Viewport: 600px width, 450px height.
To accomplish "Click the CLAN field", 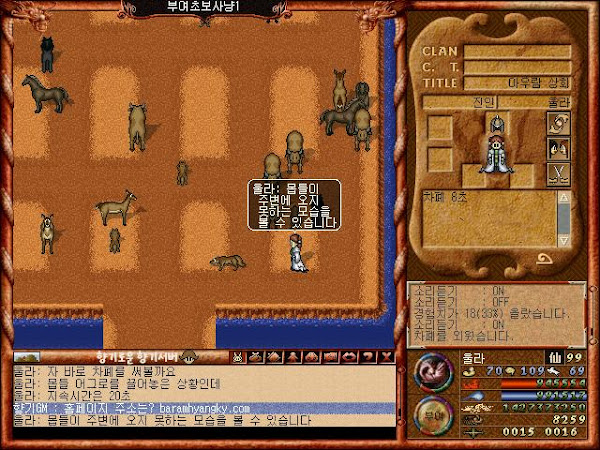I will point(517,51).
